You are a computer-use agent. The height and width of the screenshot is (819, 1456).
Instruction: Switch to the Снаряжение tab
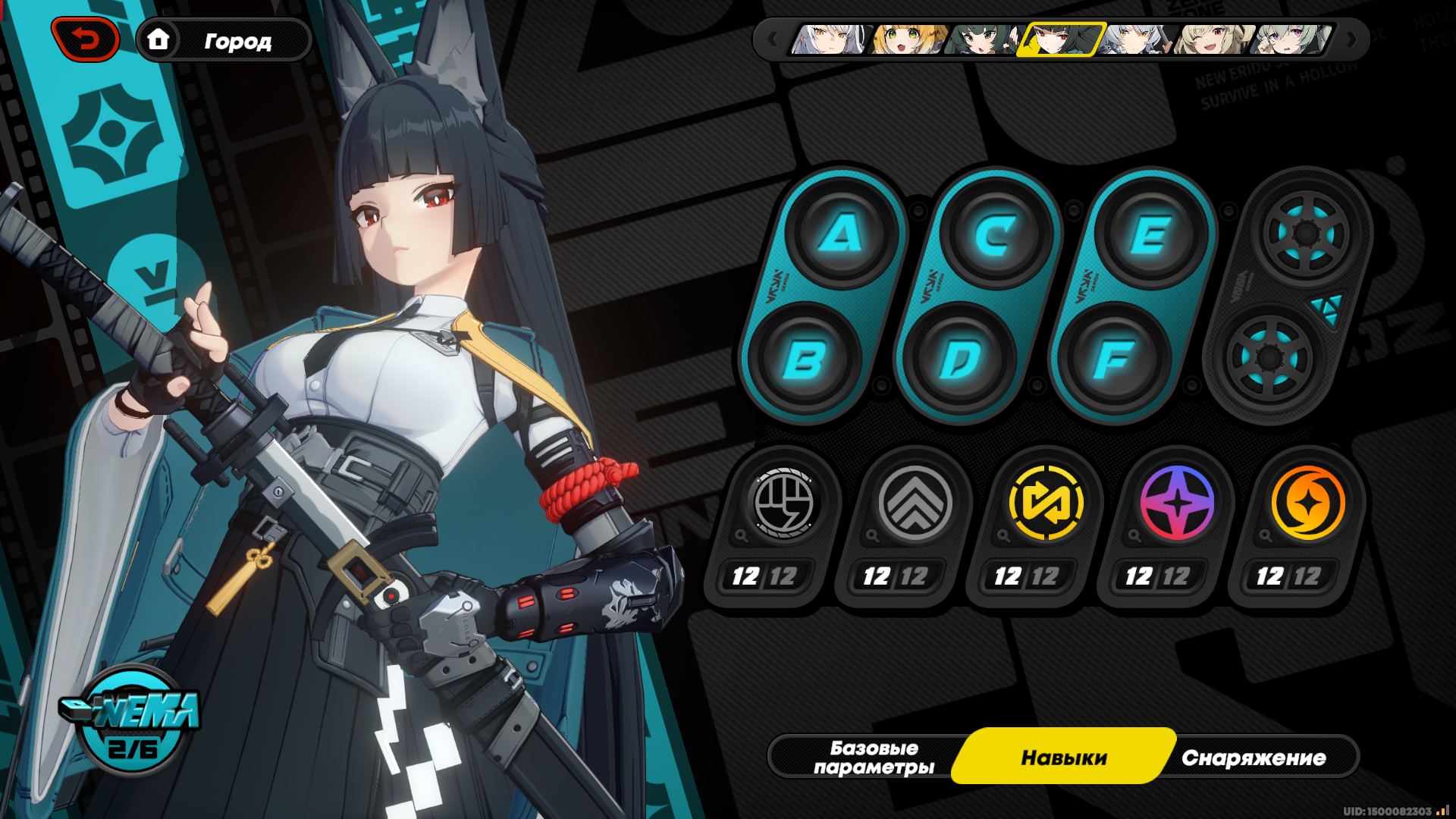(1254, 757)
